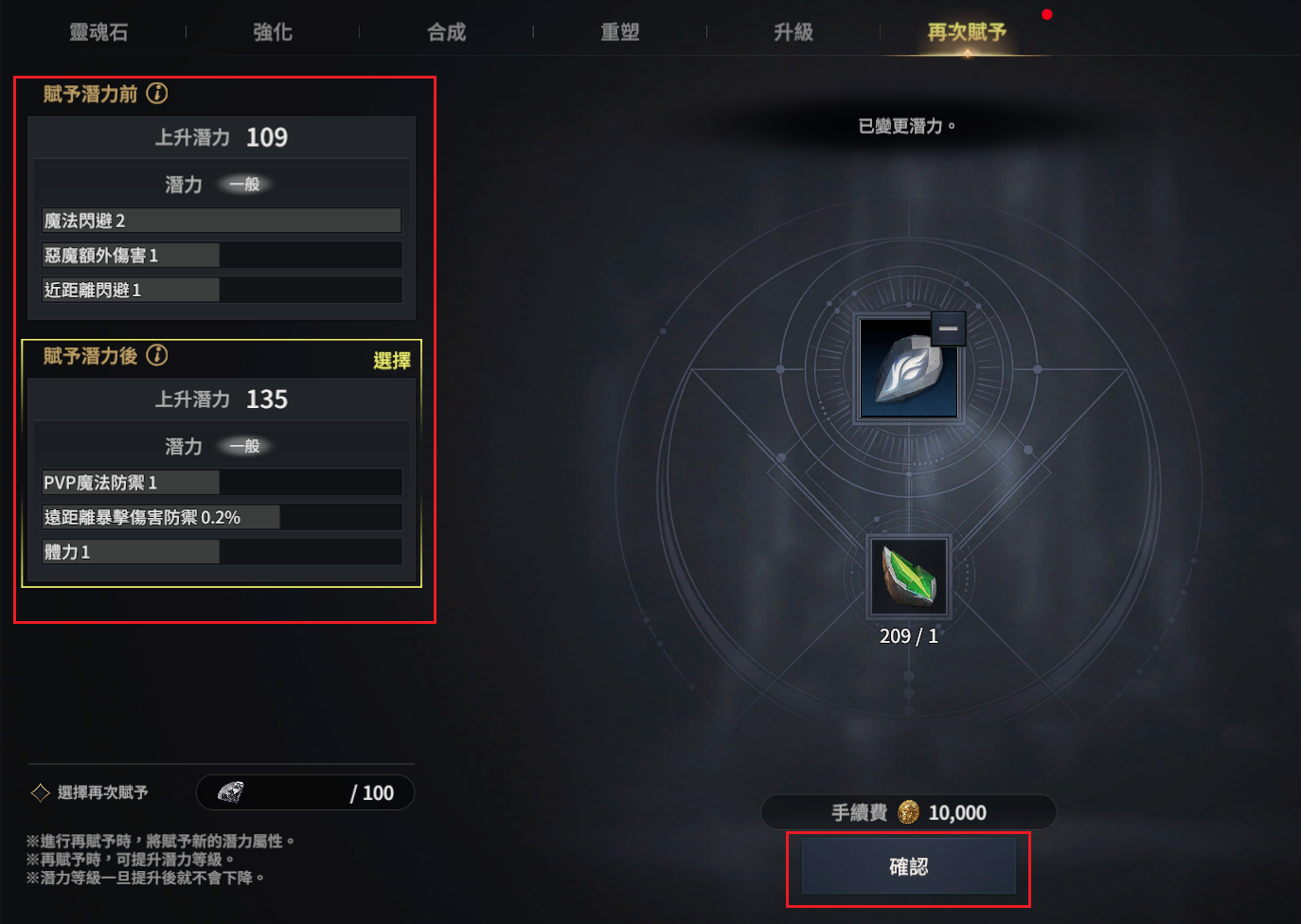Show info for 賦予潛力後
Image resolution: width=1301 pixels, height=924 pixels.
coord(158,356)
